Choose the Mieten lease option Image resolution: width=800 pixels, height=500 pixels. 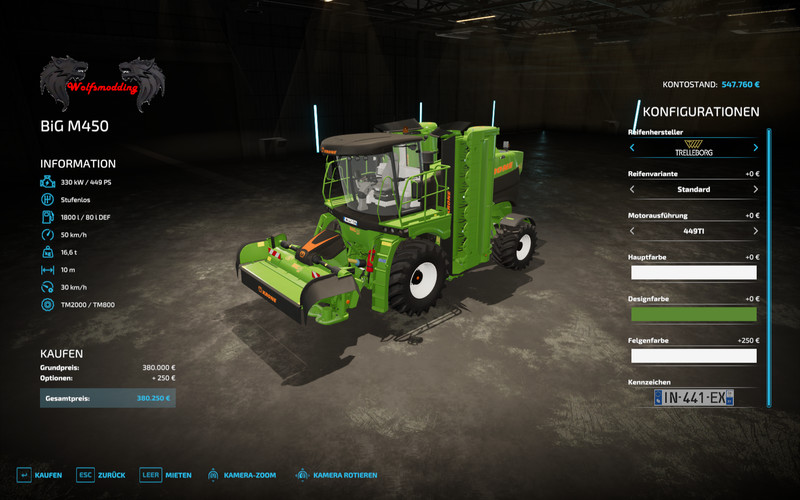(x=165, y=474)
